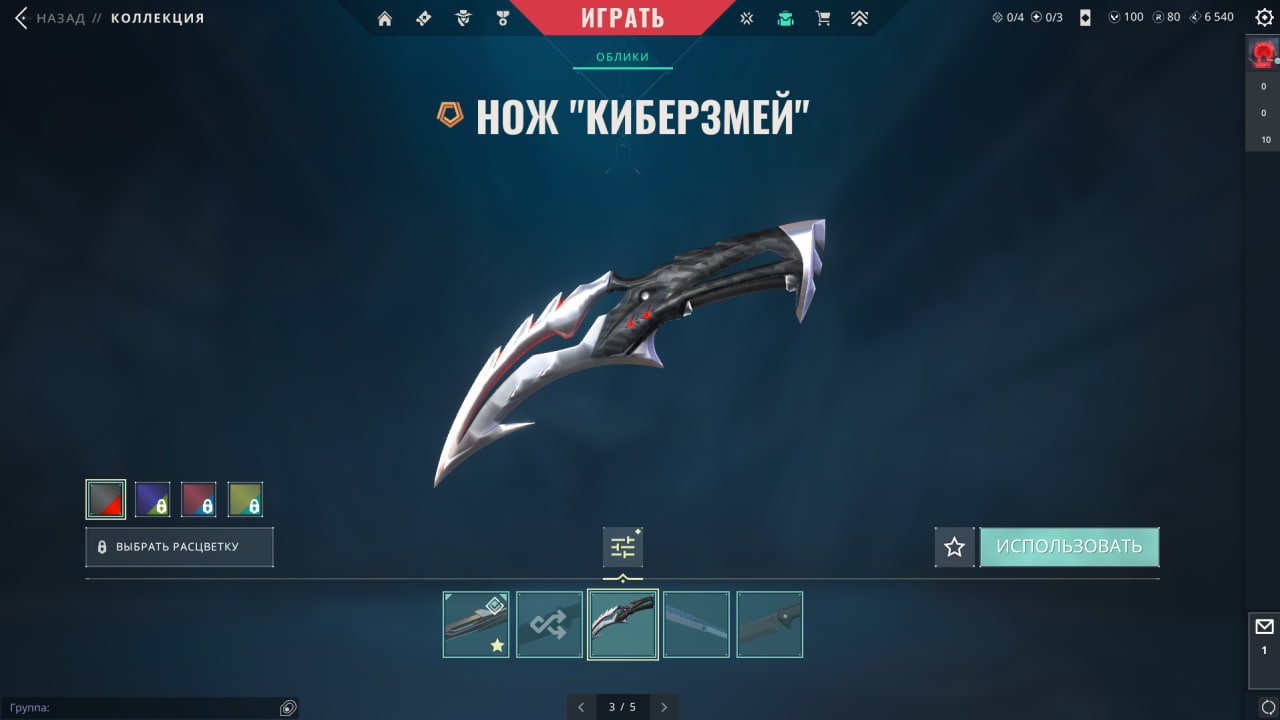Open the Career medal icon

(x=502, y=17)
